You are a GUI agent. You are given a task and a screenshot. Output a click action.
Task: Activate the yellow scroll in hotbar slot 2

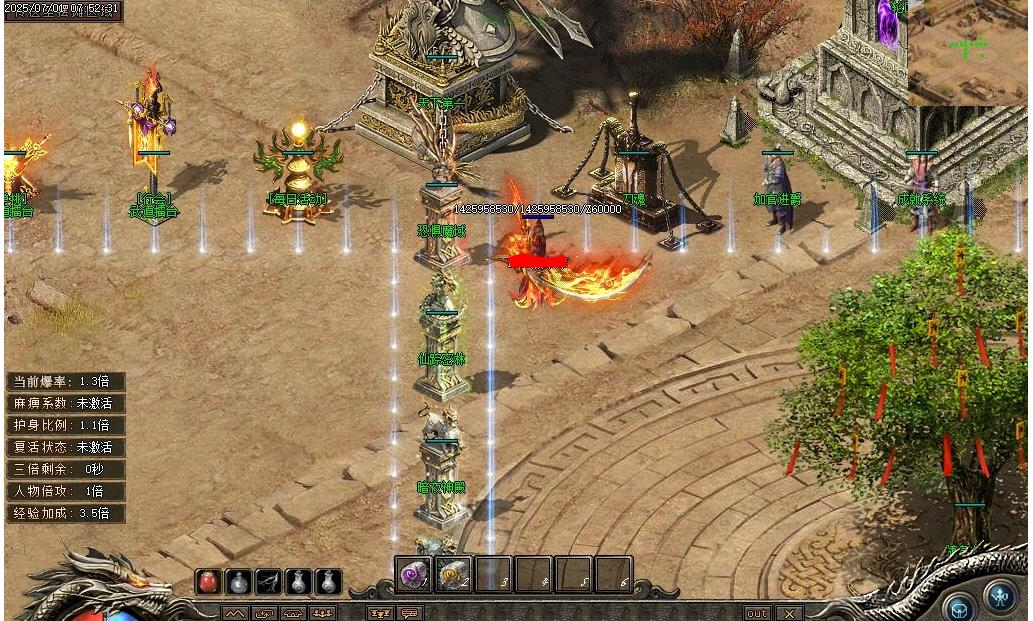pos(453,575)
